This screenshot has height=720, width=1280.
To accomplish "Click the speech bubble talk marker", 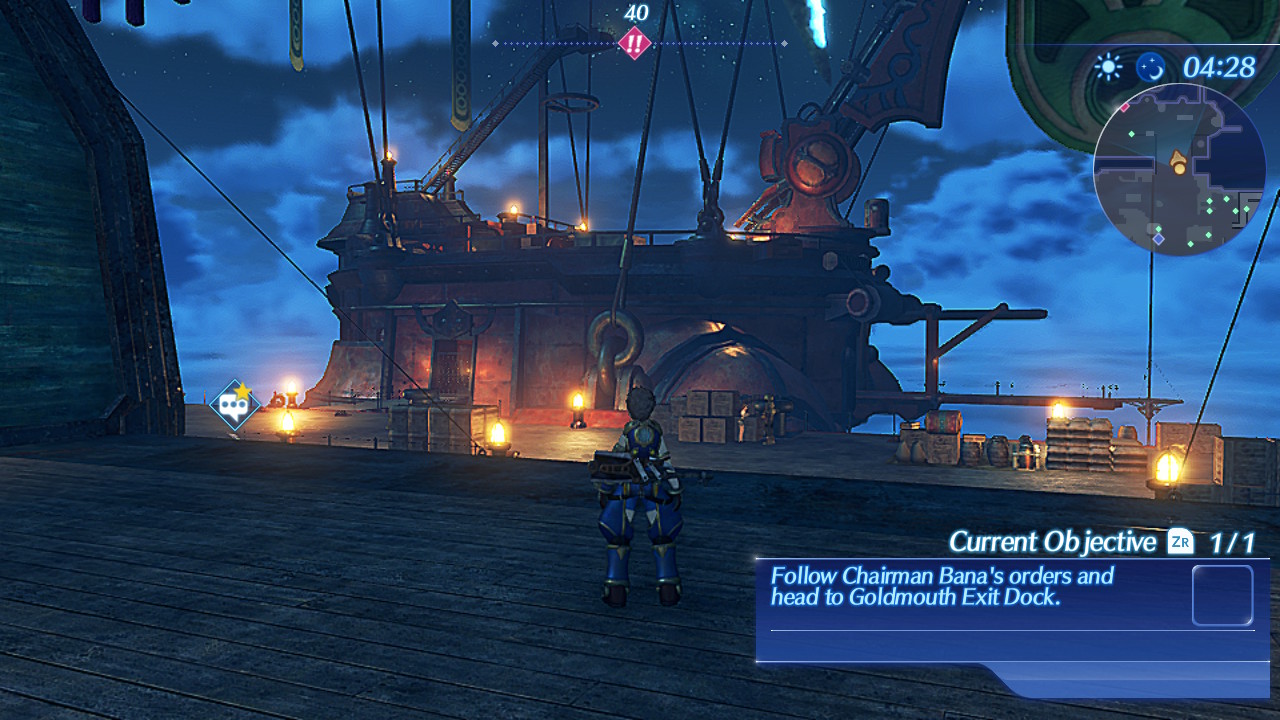I will [235, 405].
